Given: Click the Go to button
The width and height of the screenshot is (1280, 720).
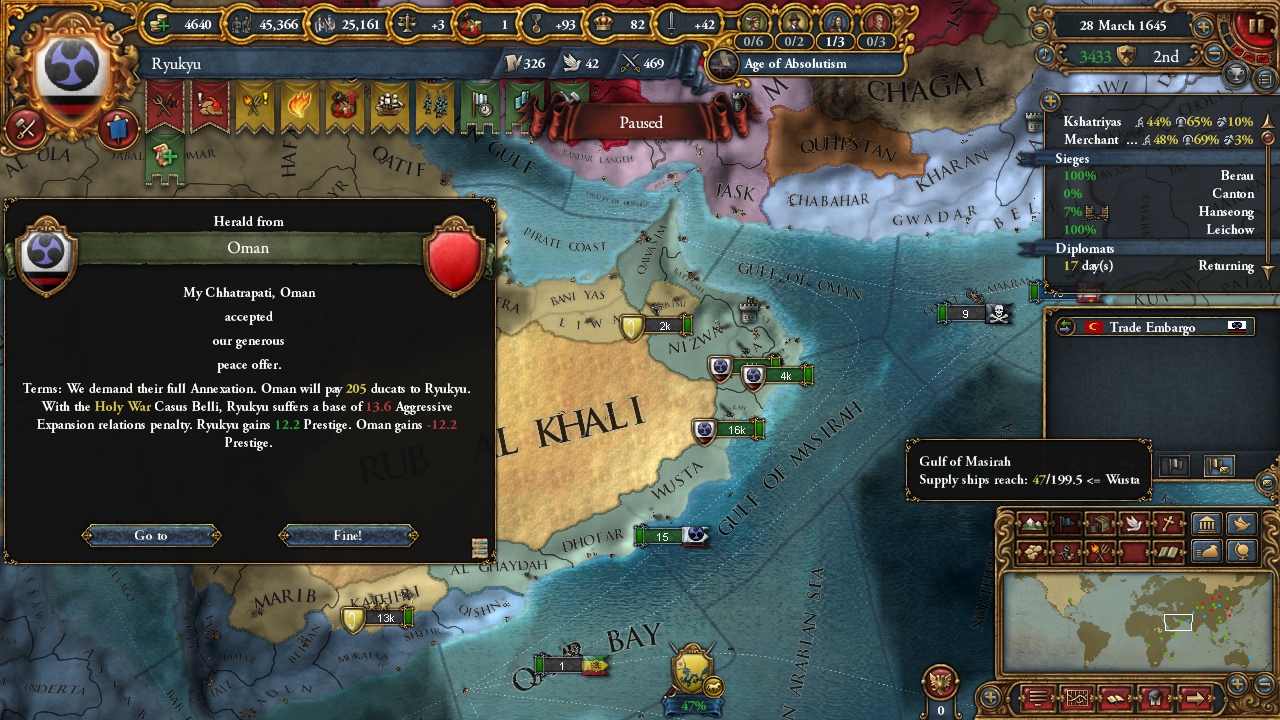Looking at the screenshot, I should (151, 536).
